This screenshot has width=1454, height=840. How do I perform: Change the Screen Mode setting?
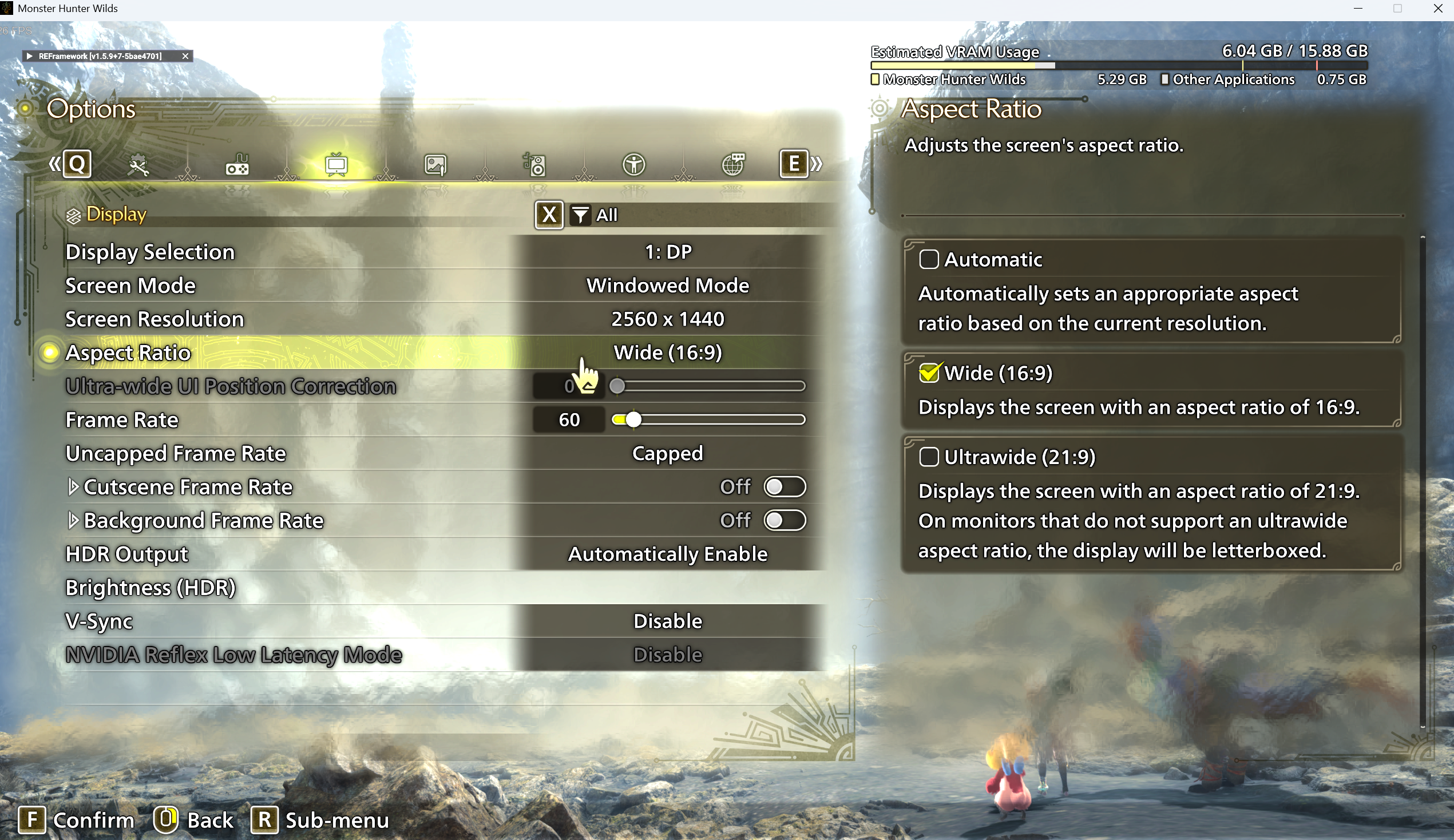(x=667, y=286)
